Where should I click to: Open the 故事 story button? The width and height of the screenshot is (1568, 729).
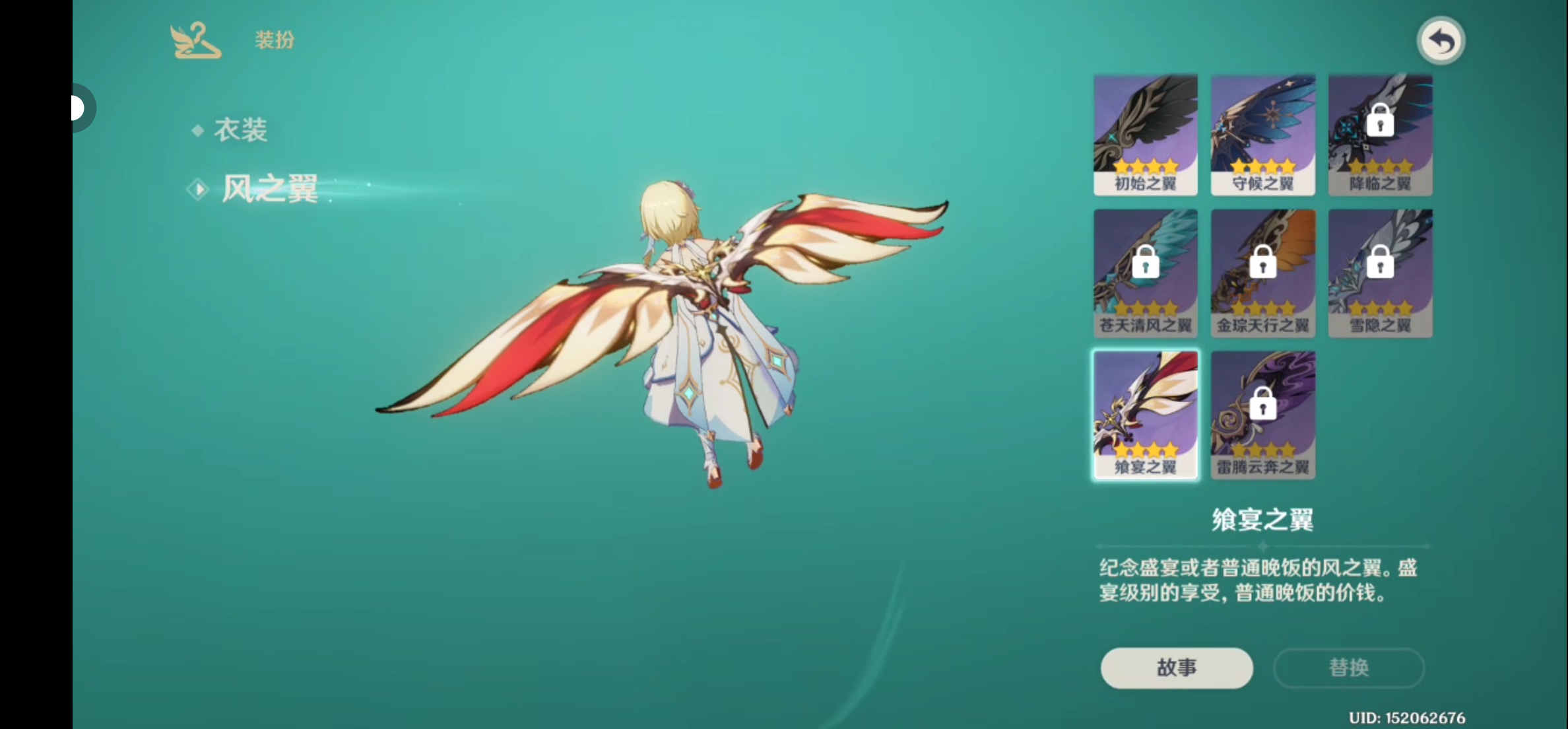click(x=1176, y=668)
